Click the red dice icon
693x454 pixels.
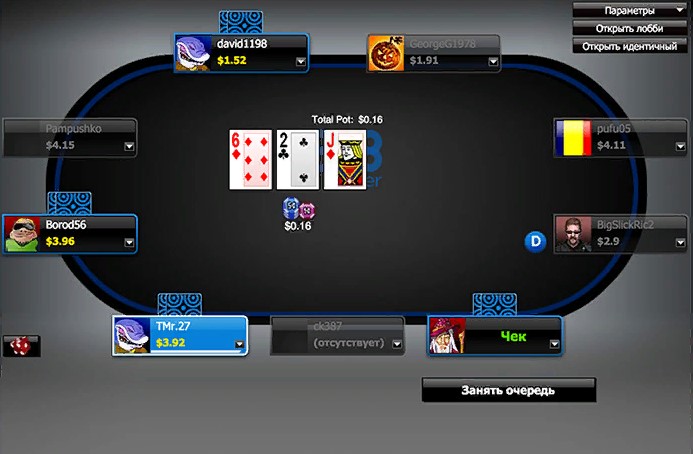[x=19, y=346]
